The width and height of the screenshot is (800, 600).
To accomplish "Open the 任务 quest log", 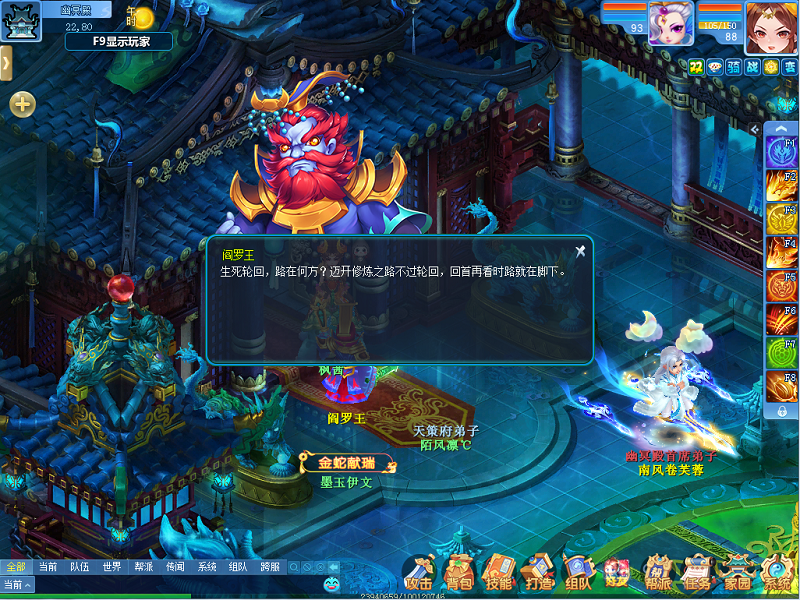I will pyautogui.click(x=698, y=573).
